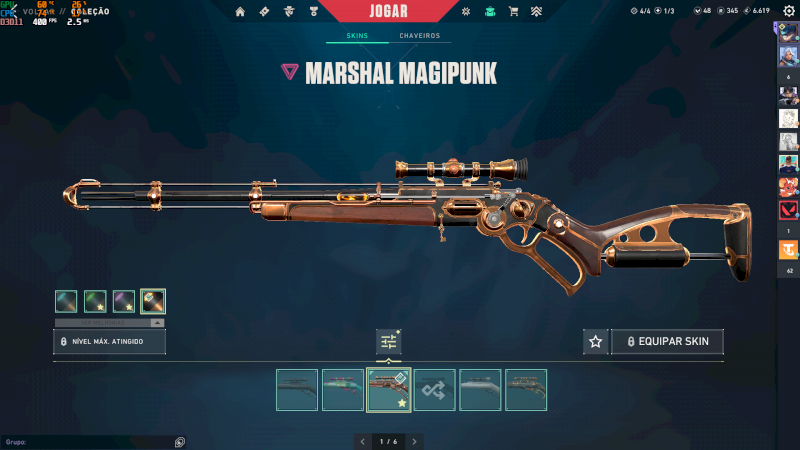Screen dimensions: 800x450
Task: Open the store shopping cart icon
Action: 513,12
